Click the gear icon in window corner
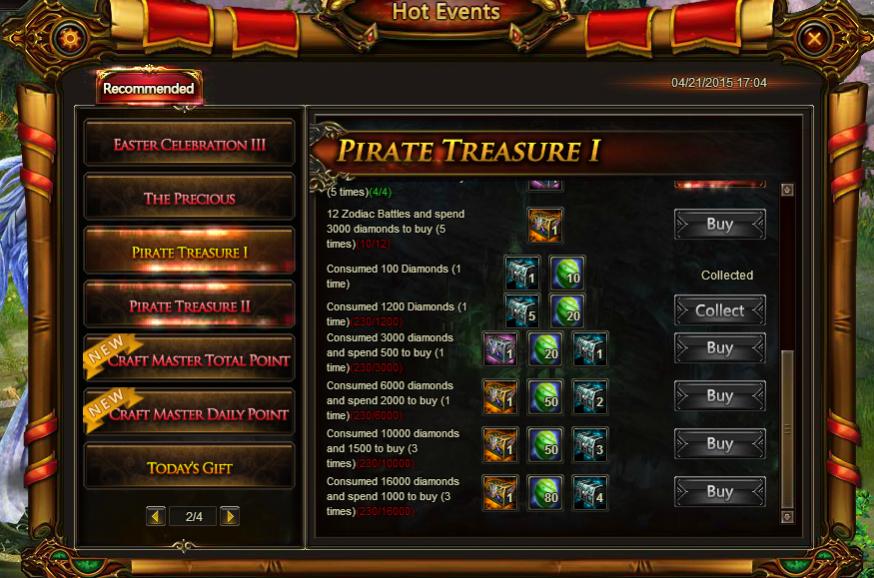 (x=70, y=39)
